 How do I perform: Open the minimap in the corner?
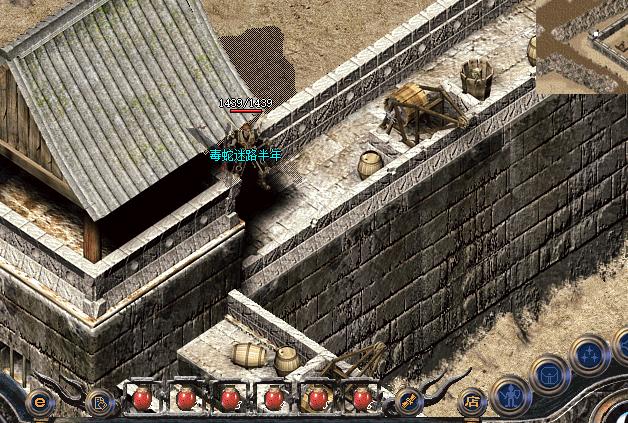581,46
